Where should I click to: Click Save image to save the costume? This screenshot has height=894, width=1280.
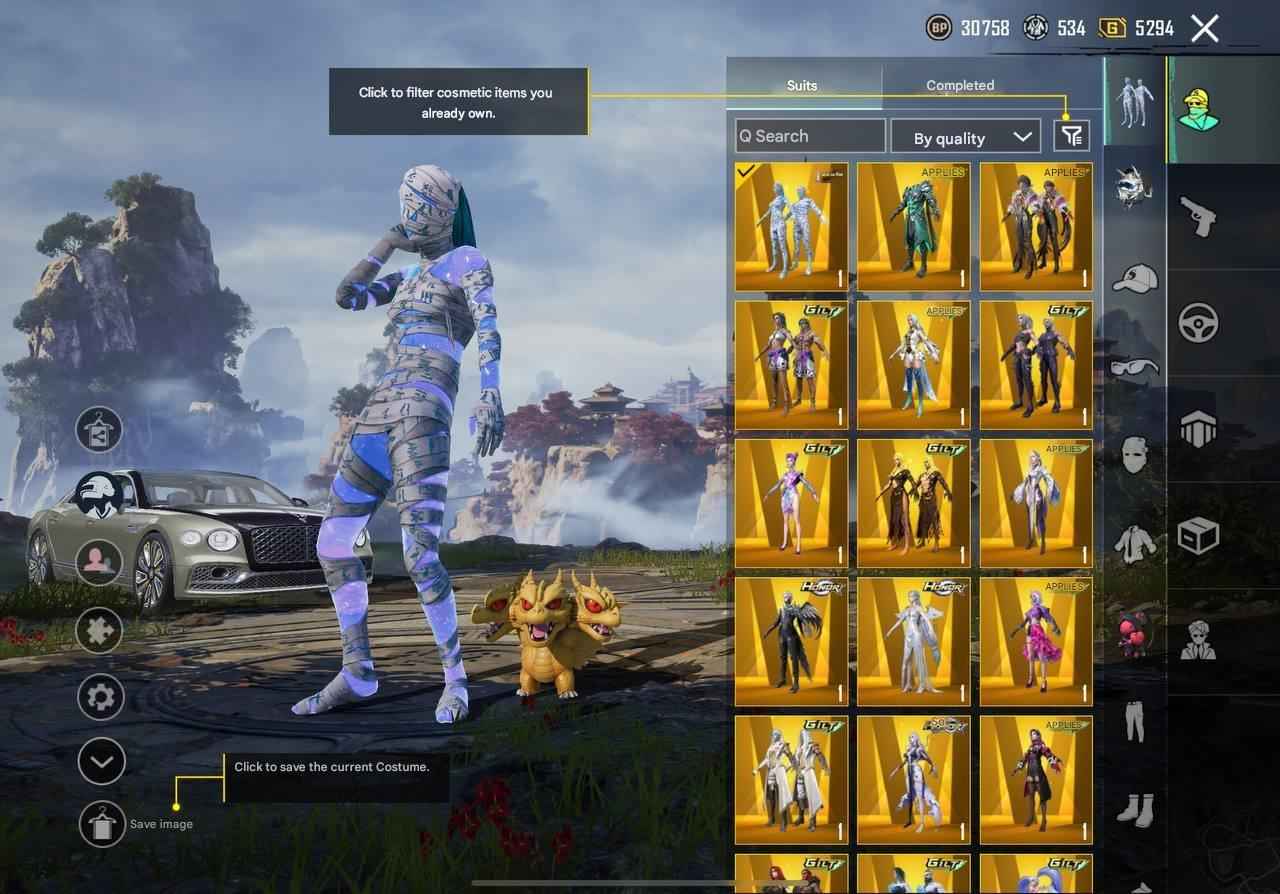click(101, 824)
